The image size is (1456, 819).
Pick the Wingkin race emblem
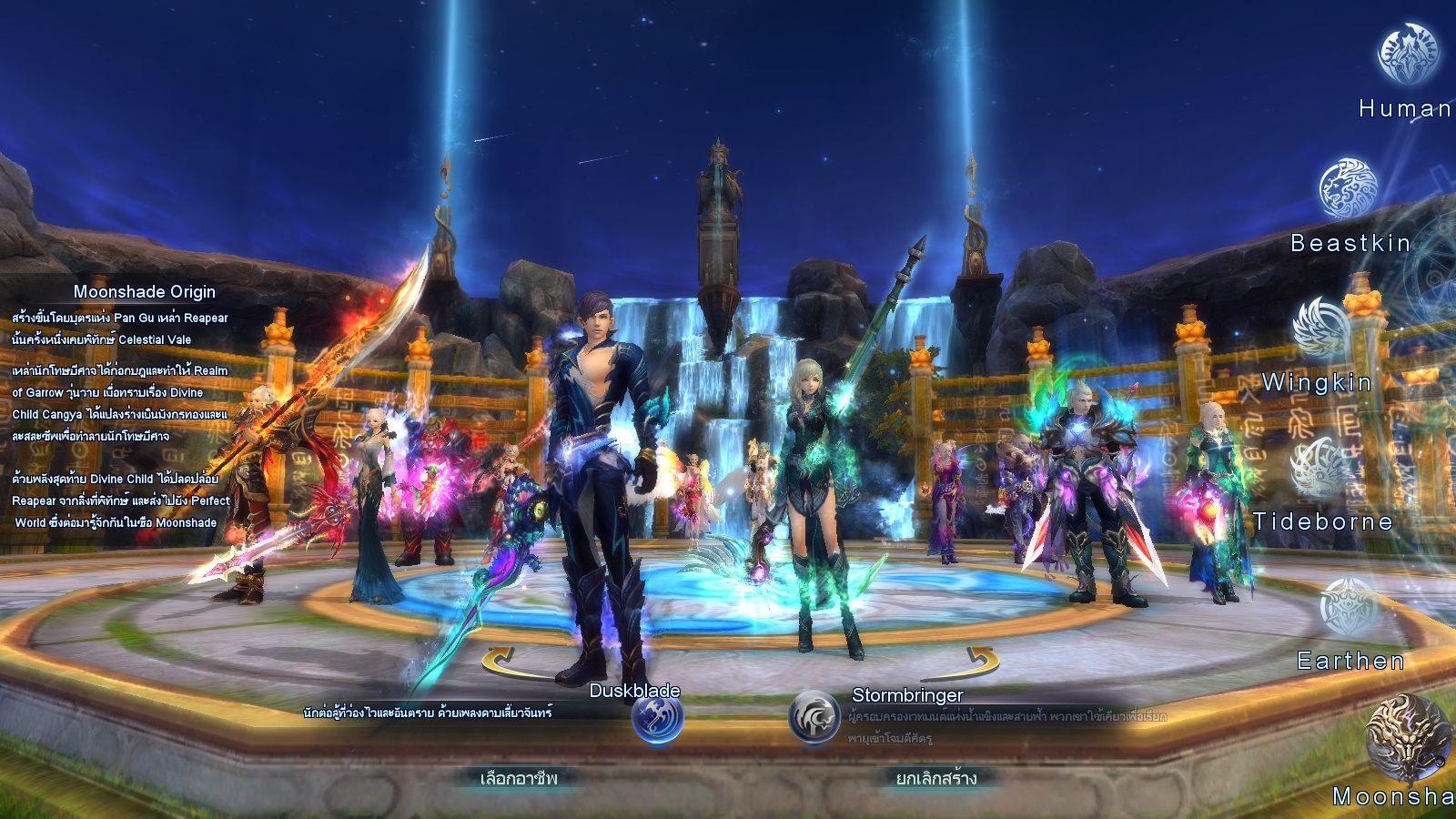click(1321, 328)
